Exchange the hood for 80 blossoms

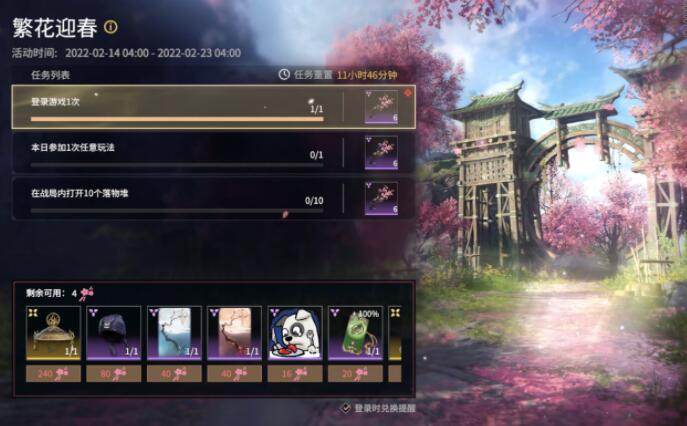coord(113,373)
